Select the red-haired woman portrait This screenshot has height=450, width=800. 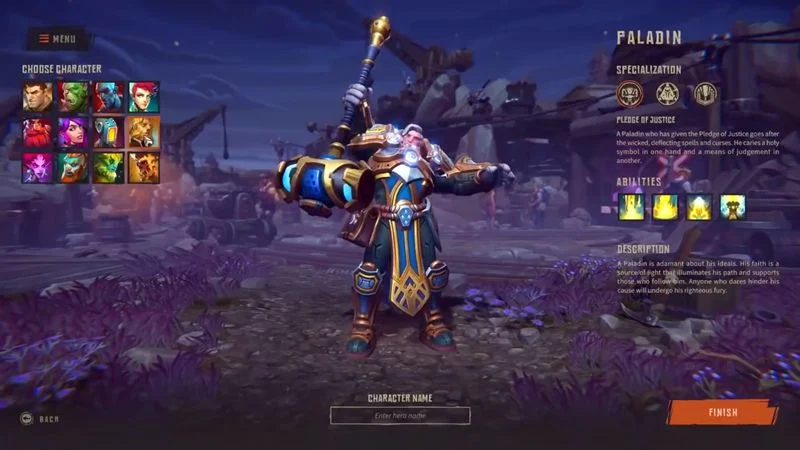[143, 96]
